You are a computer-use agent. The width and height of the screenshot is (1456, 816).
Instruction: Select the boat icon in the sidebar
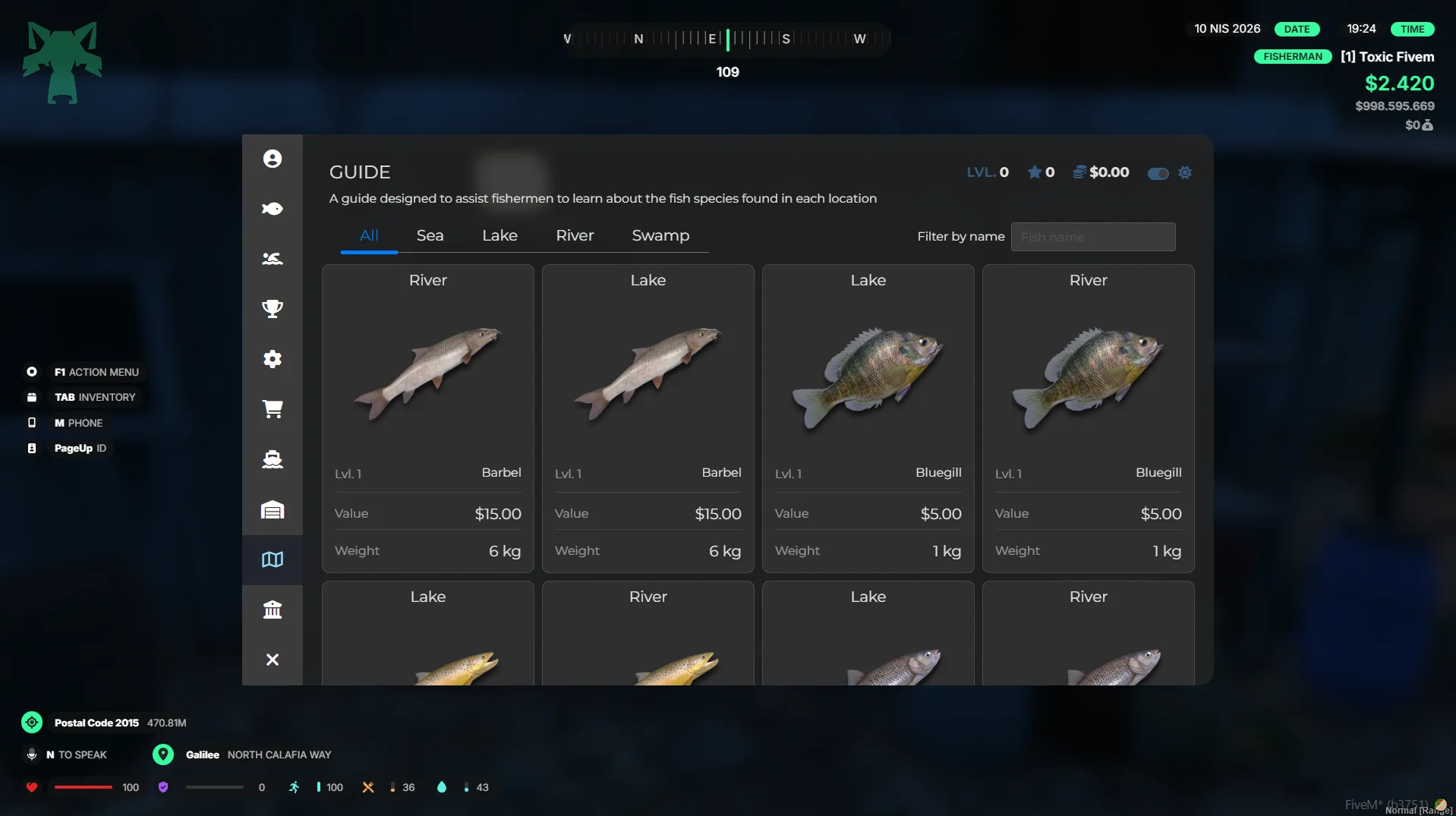273,459
